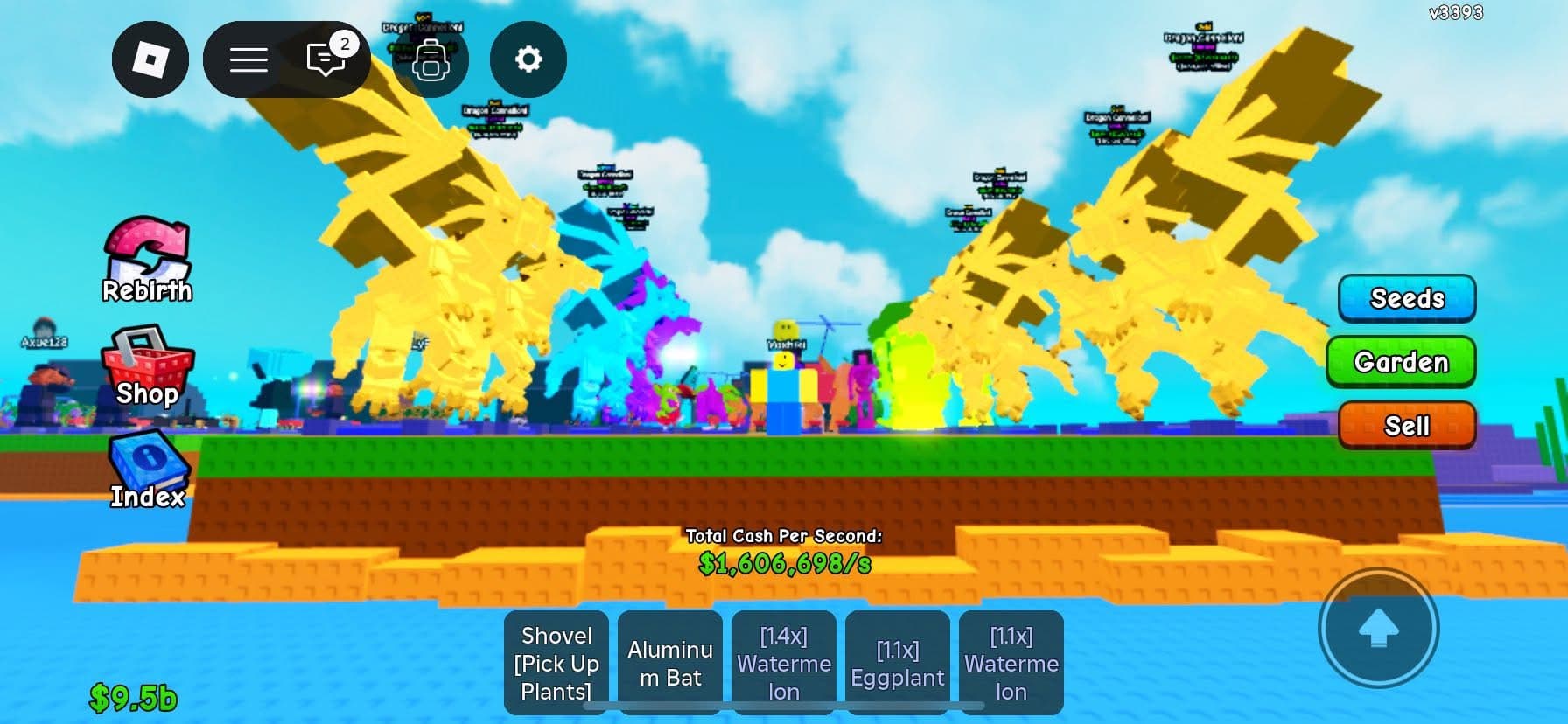Viewport: 1568px width, 724px height.
Task: Open the gear settings
Action: [528, 59]
